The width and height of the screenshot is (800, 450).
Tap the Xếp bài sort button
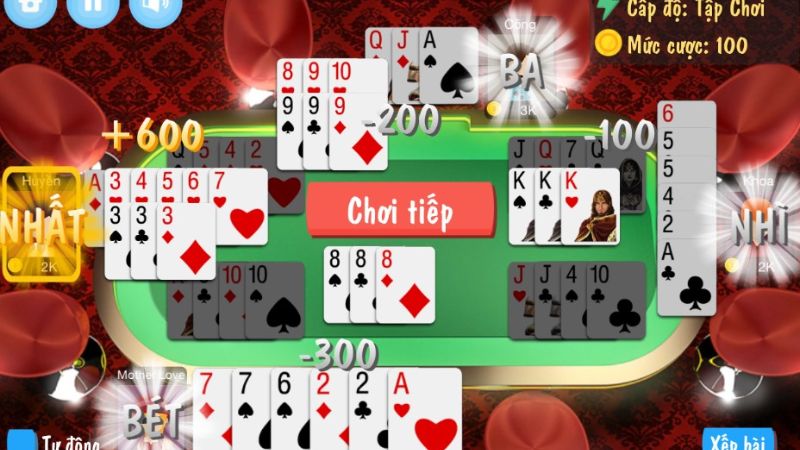(x=739, y=440)
